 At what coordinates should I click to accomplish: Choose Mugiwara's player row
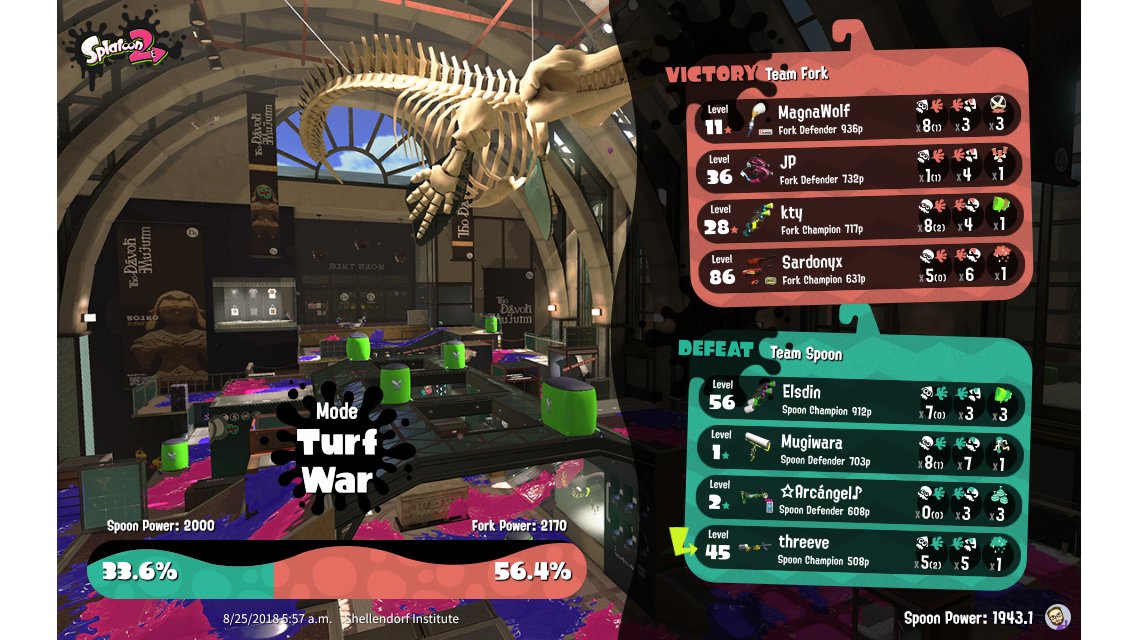click(860, 450)
